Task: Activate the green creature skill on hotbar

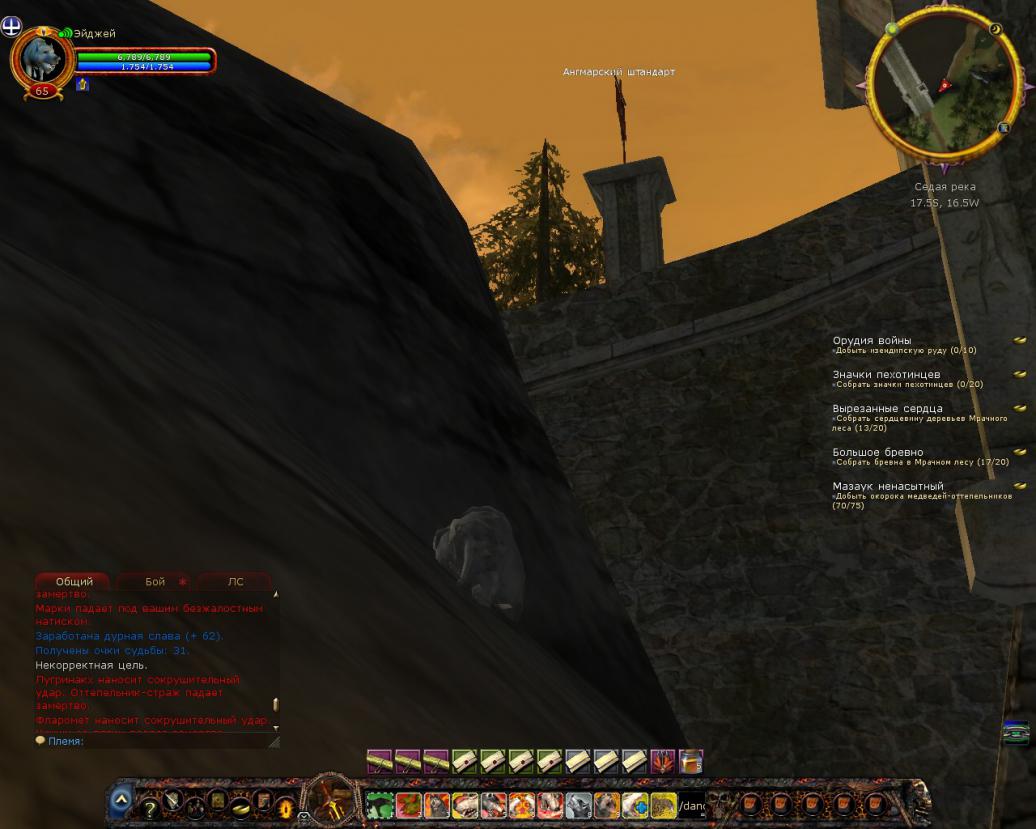Action: (x=379, y=805)
